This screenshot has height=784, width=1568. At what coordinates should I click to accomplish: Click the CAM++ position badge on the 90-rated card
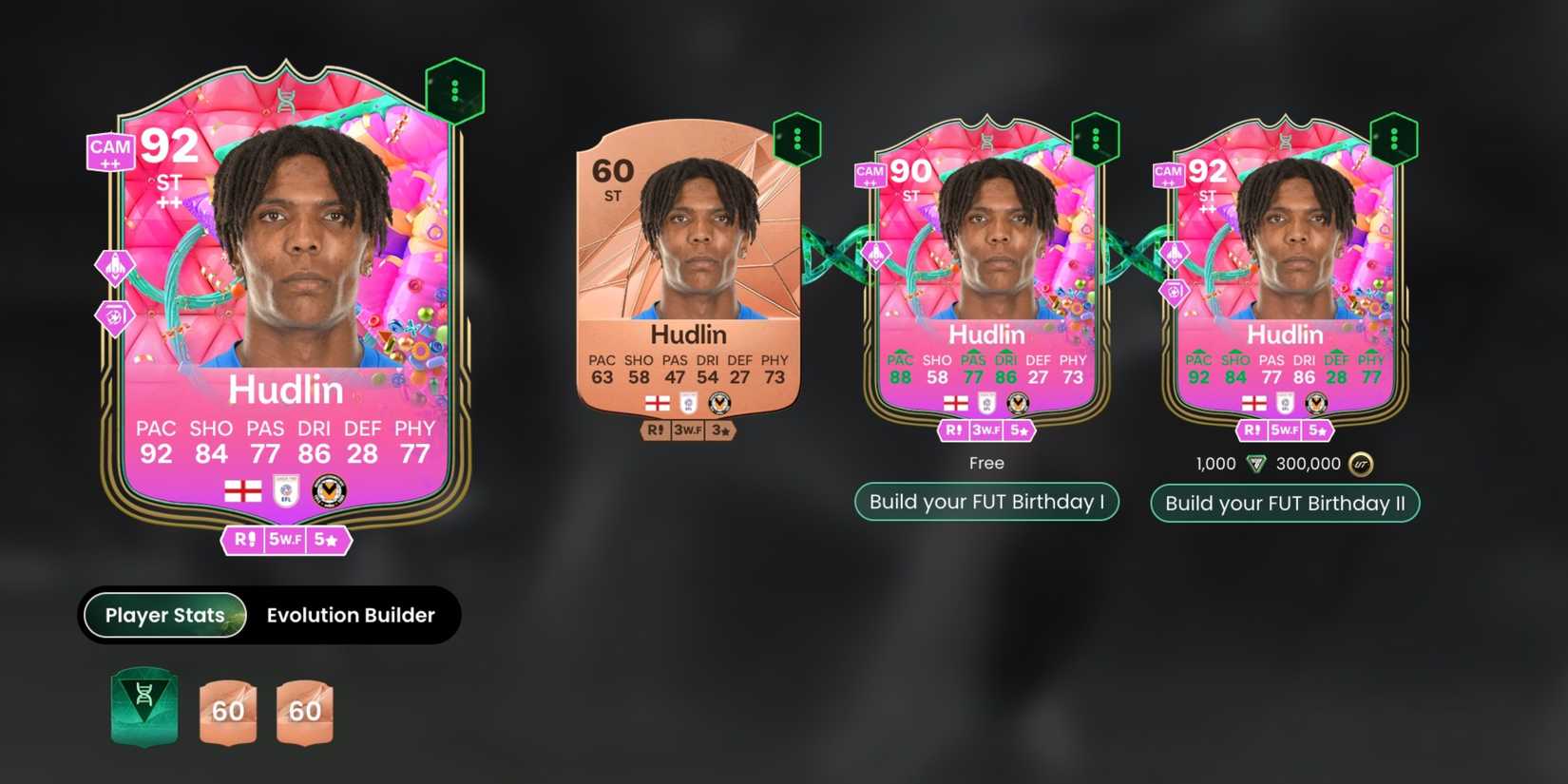869,175
